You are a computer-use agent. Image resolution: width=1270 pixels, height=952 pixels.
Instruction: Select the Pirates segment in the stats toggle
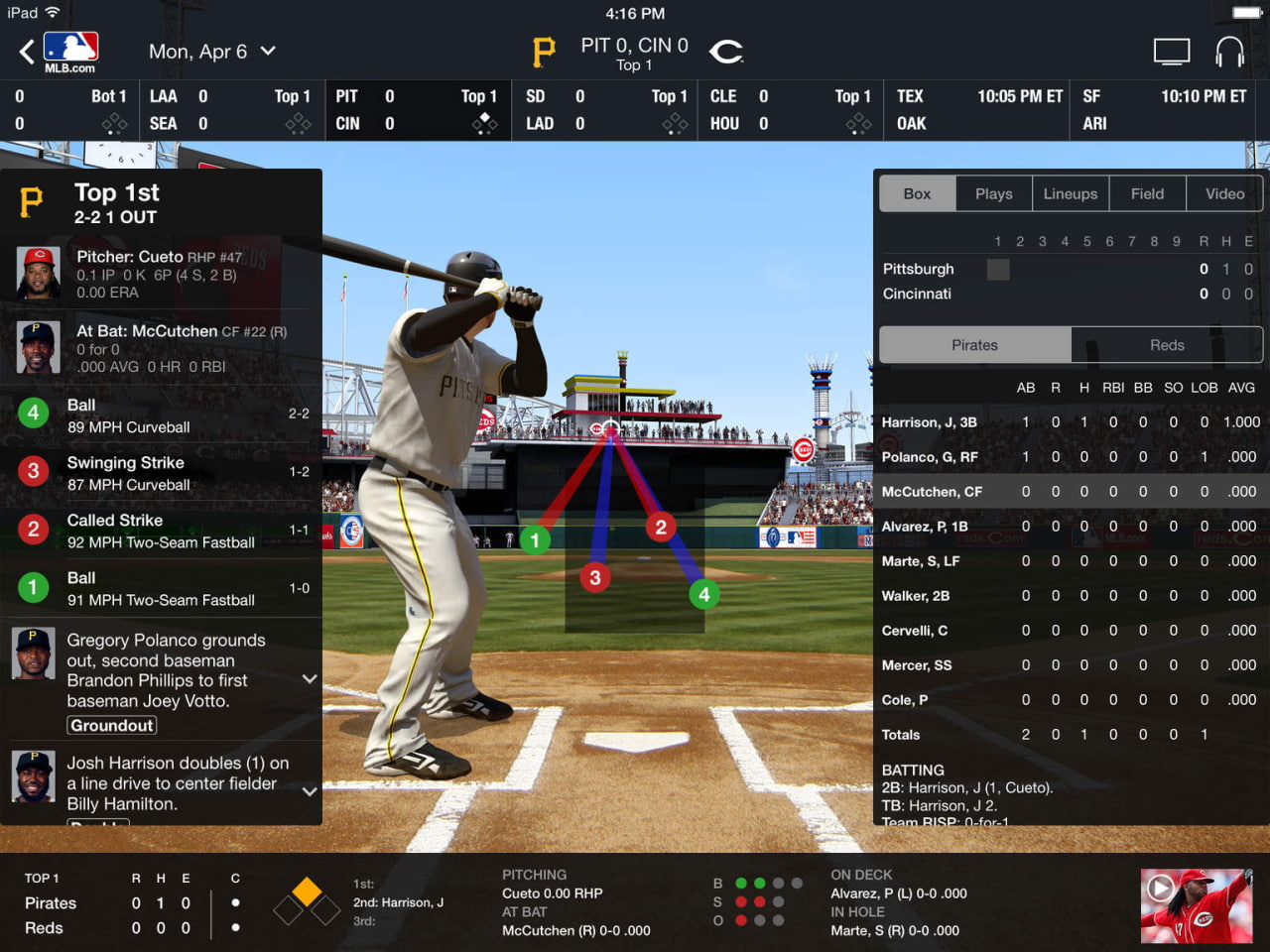coord(974,344)
